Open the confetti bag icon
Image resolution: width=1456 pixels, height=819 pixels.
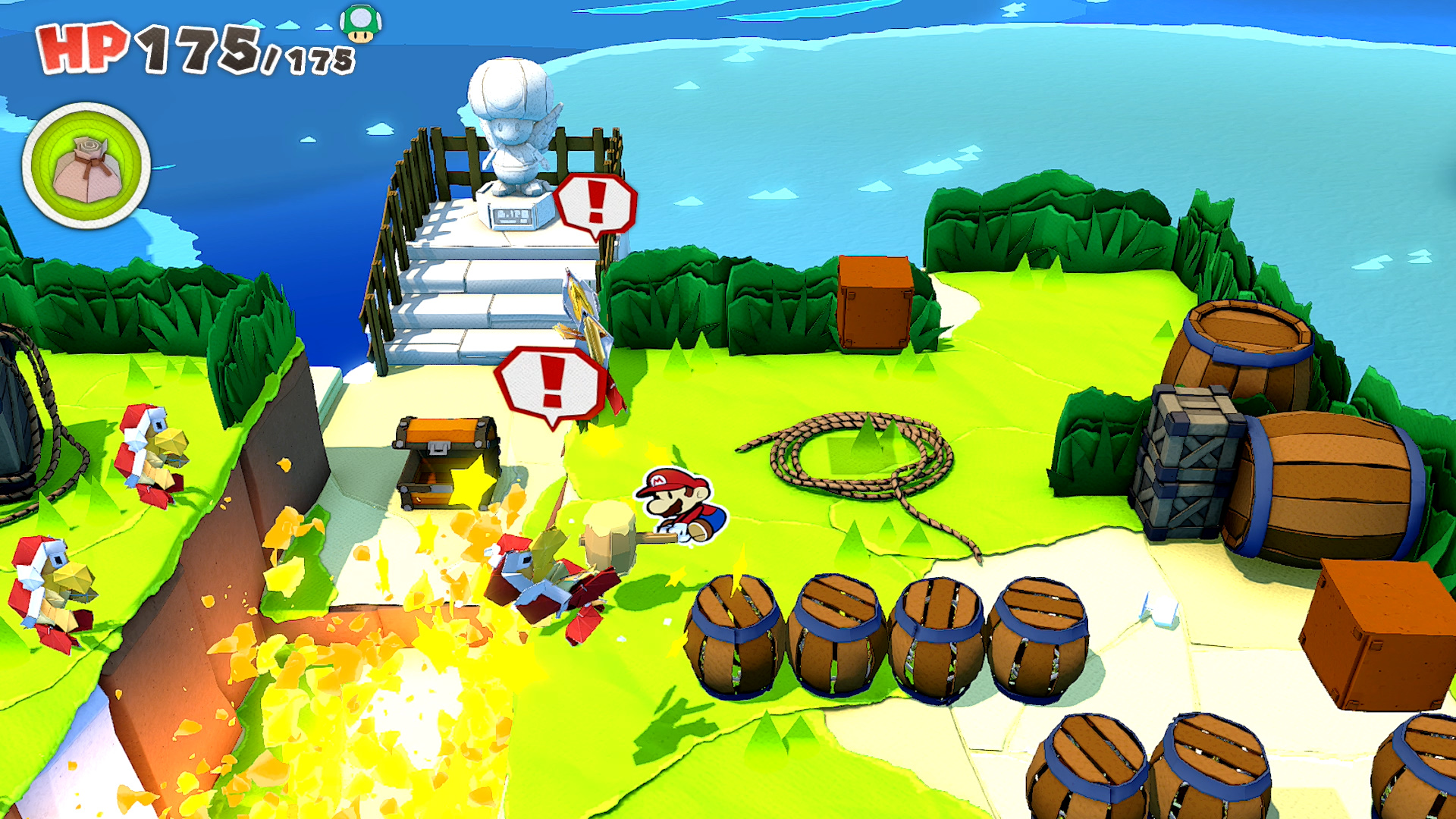pyautogui.click(x=86, y=166)
